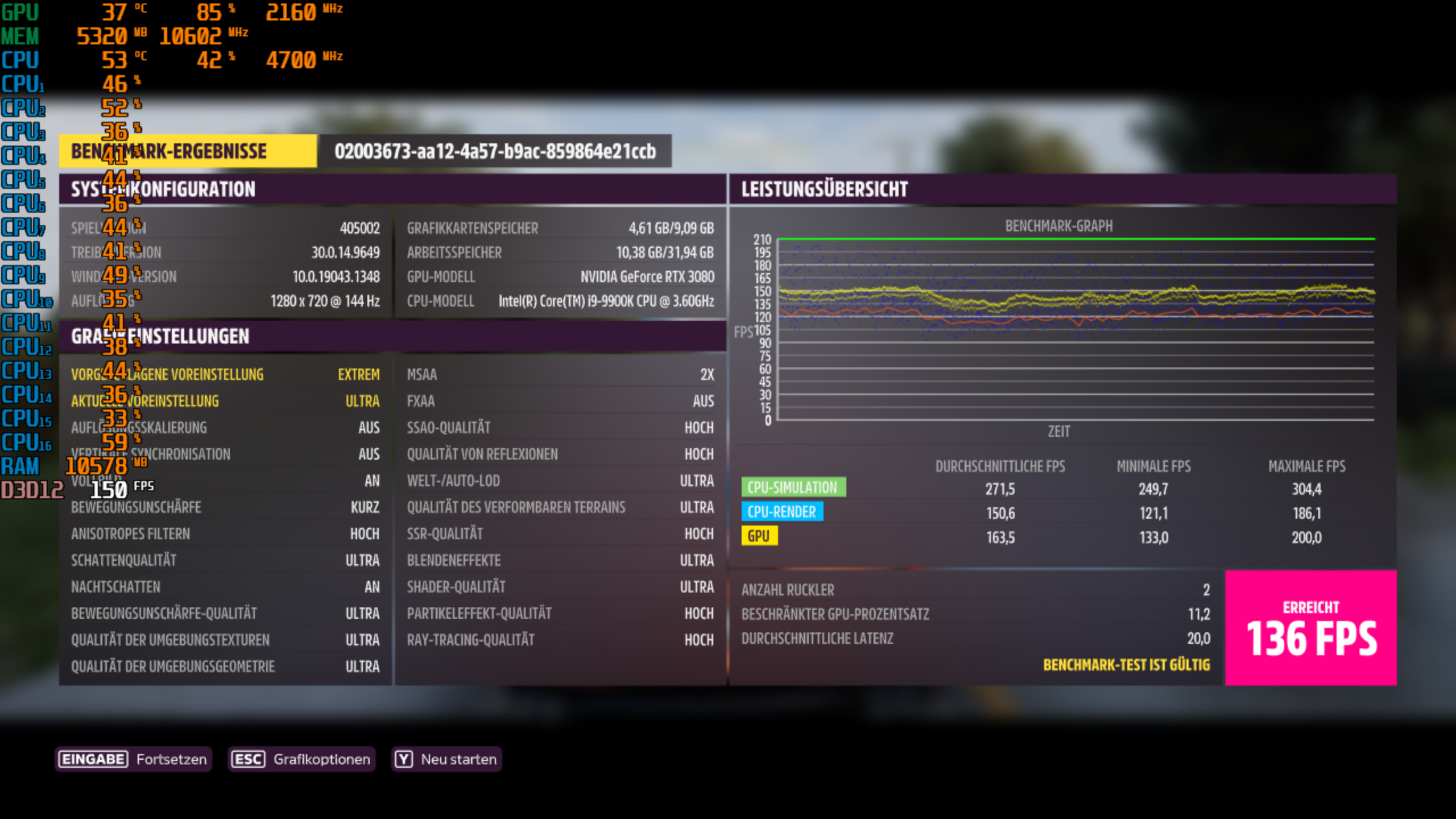Select the yellow GPU legend chip
Image resolution: width=1456 pixels, height=819 pixels.
pyautogui.click(x=760, y=536)
